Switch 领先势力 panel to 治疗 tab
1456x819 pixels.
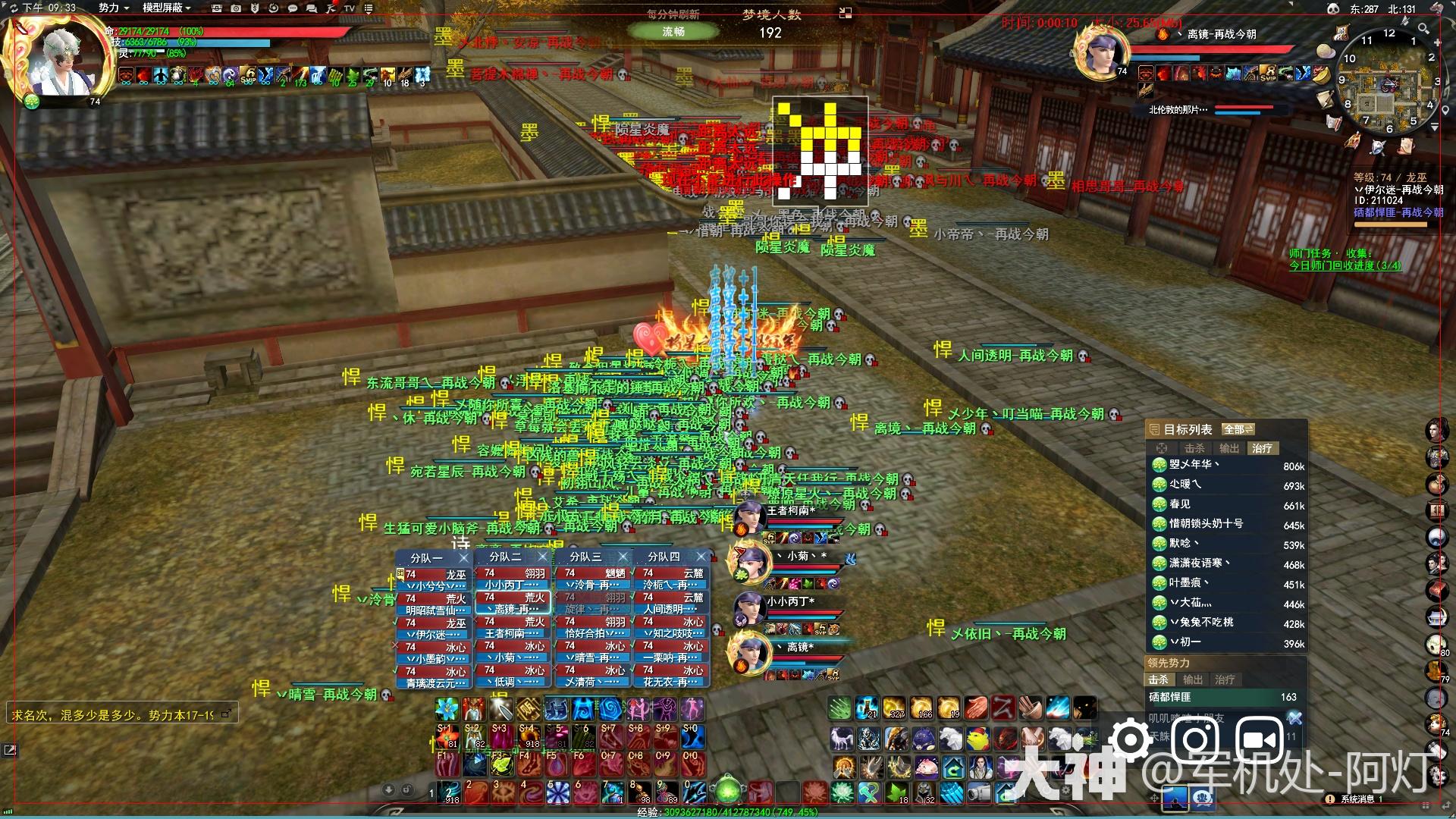pos(1224,679)
